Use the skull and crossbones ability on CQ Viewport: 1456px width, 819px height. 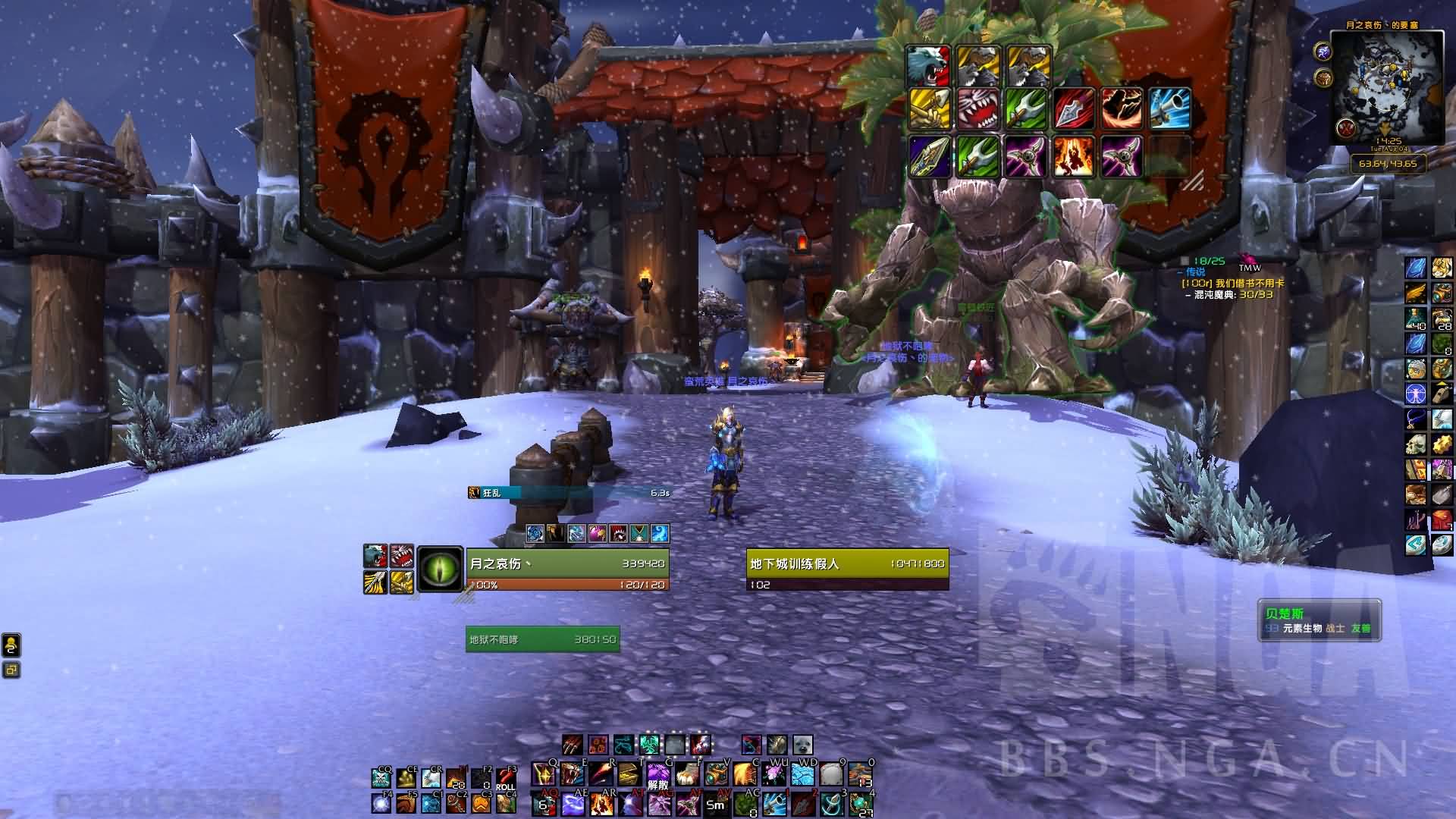coord(381,779)
